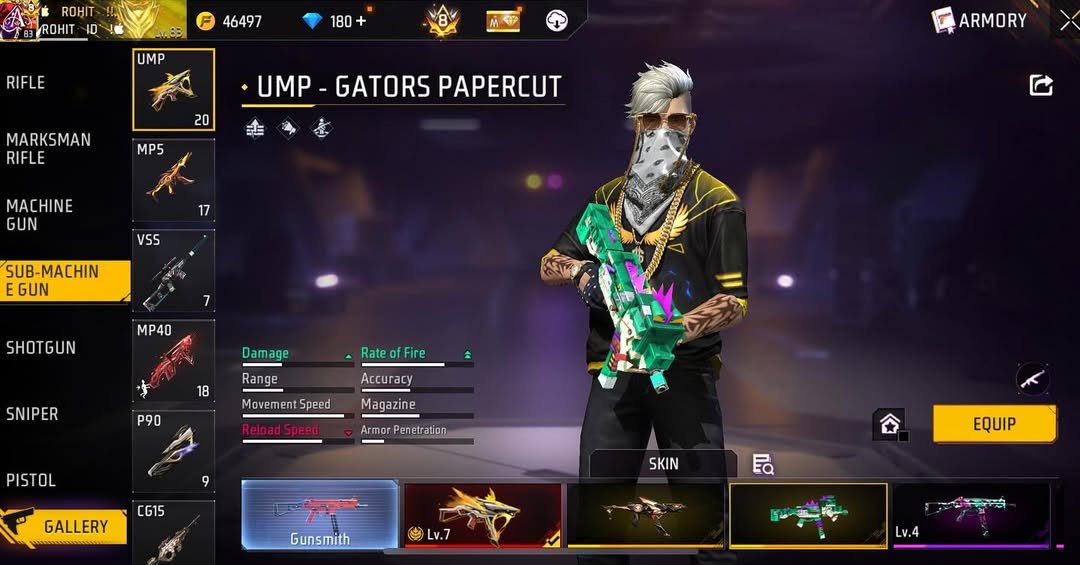Open the skin search list icon
The image size is (1080, 565).
pyautogui.click(x=763, y=464)
